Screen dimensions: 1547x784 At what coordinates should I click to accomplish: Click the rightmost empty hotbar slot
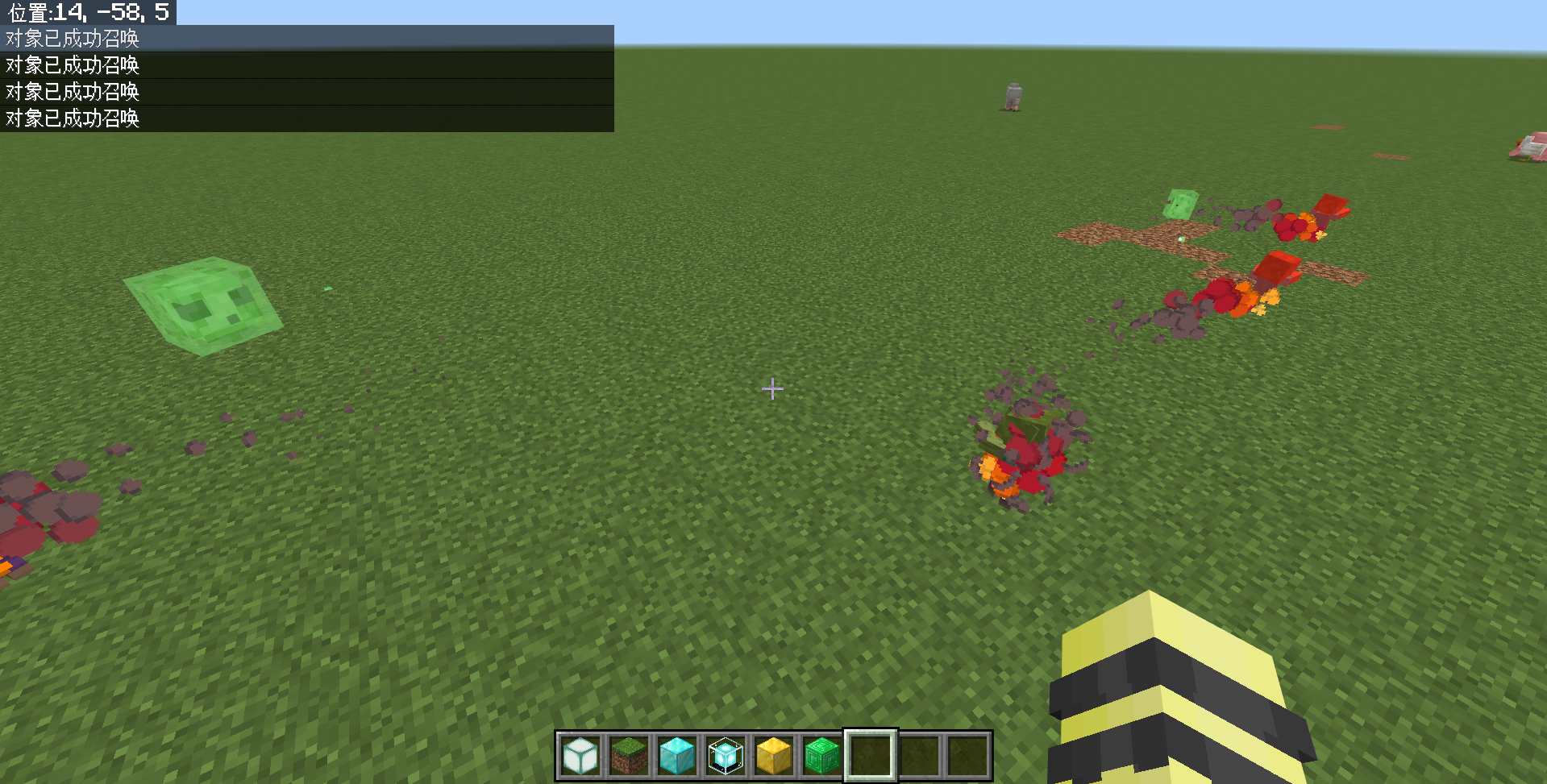pos(967,756)
